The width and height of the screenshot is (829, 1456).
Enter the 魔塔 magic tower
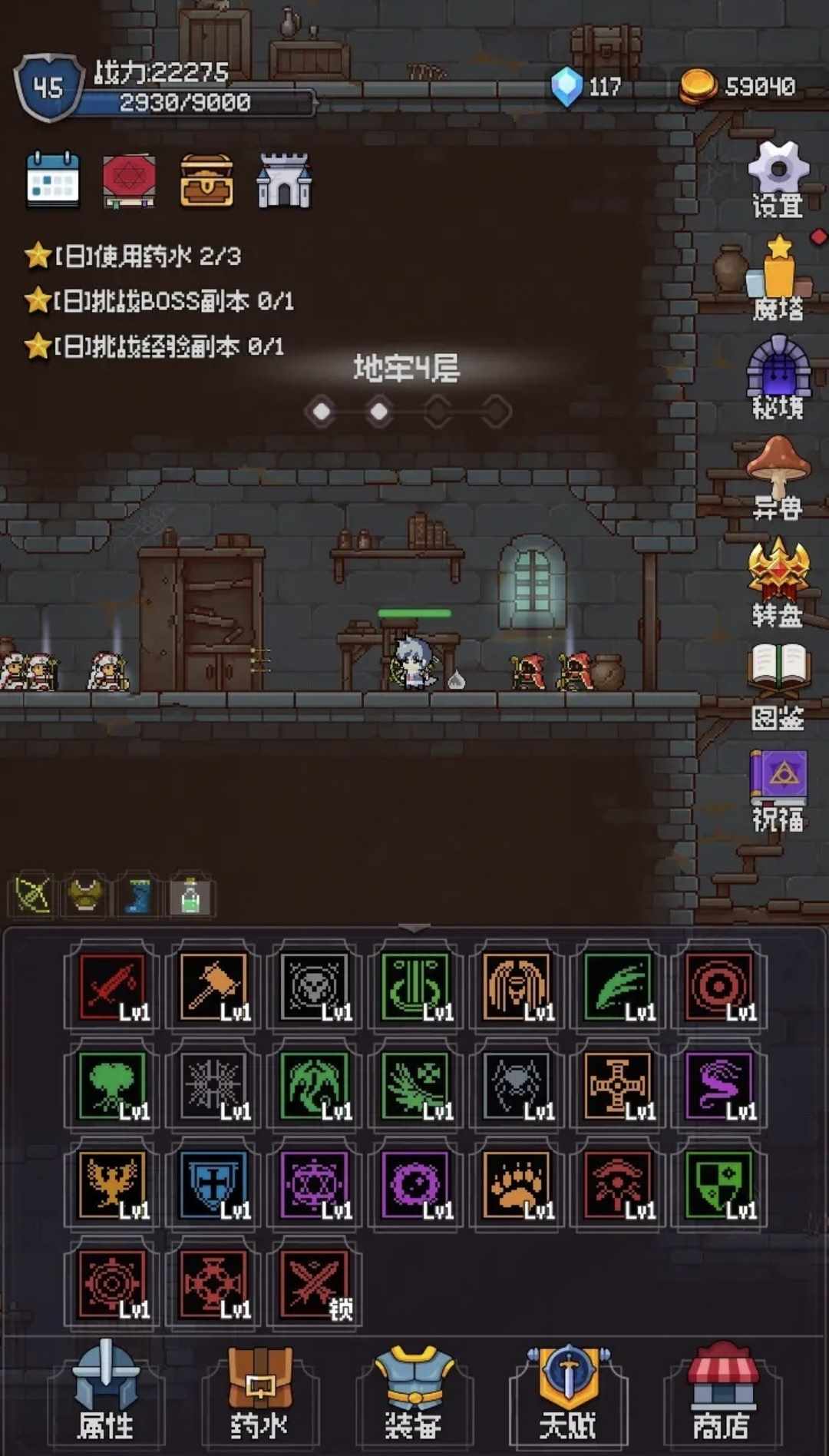778,280
